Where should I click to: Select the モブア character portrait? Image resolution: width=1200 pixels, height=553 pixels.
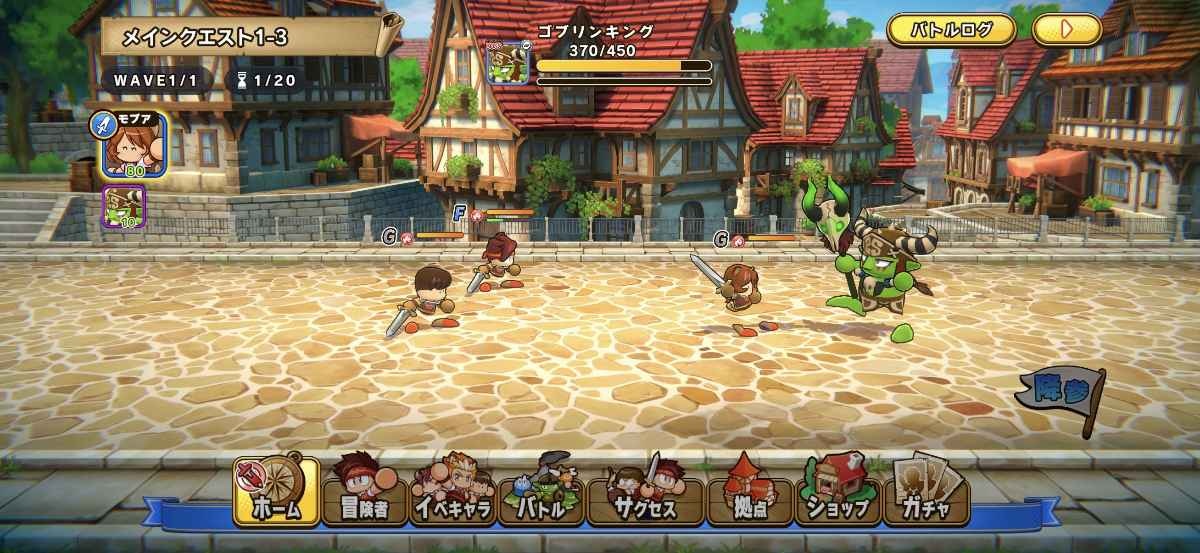tap(133, 145)
